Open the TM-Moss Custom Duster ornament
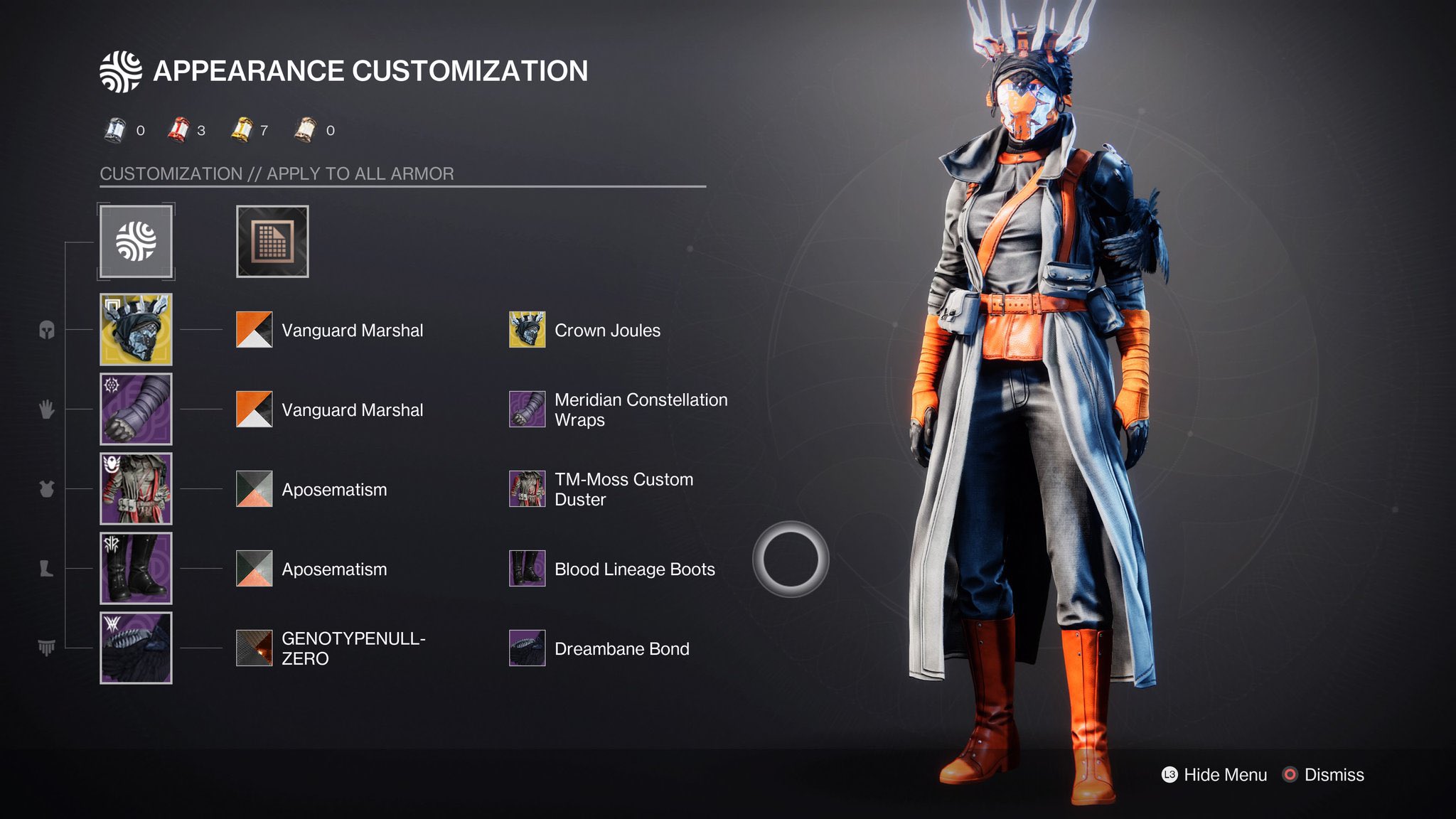Viewport: 1456px width, 819px height. 527,489
